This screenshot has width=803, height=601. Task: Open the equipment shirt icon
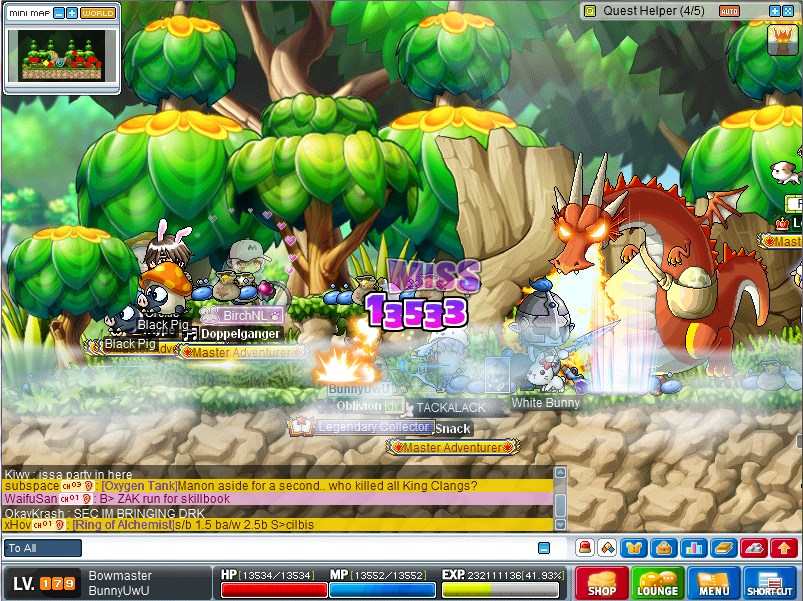pyautogui.click(x=633, y=547)
